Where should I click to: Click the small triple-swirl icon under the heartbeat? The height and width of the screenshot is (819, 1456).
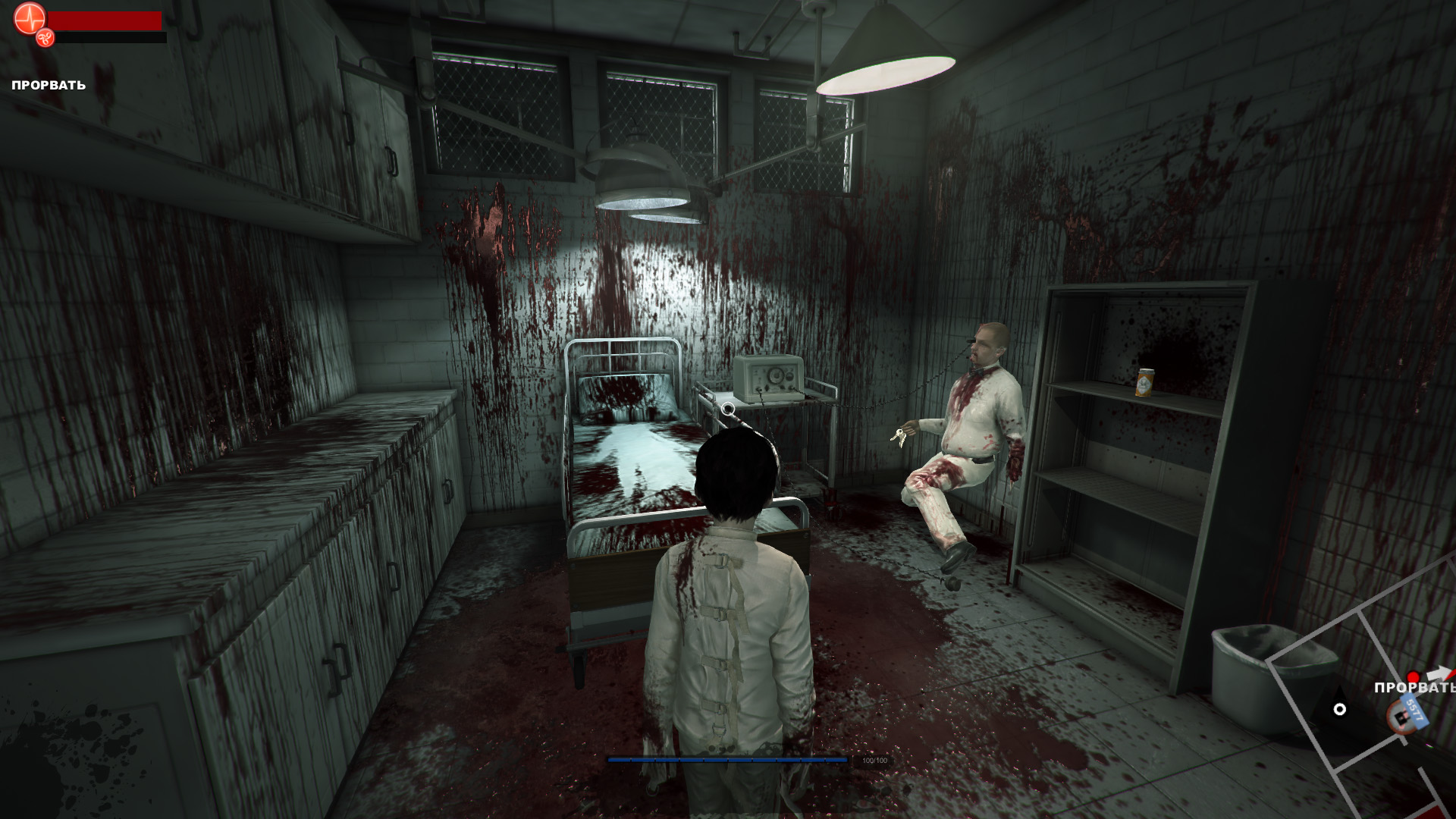45,37
